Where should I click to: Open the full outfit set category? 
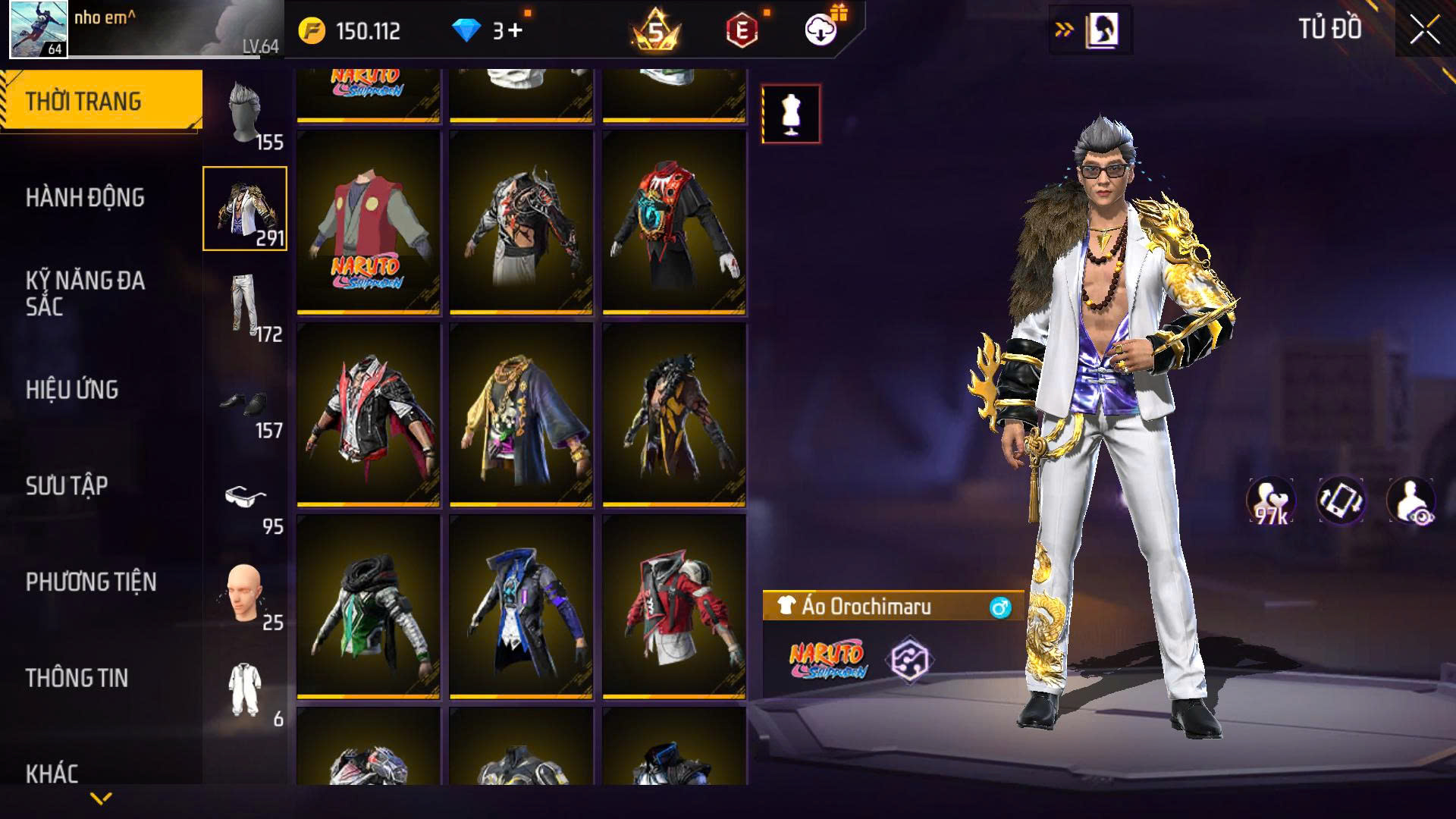(x=245, y=690)
